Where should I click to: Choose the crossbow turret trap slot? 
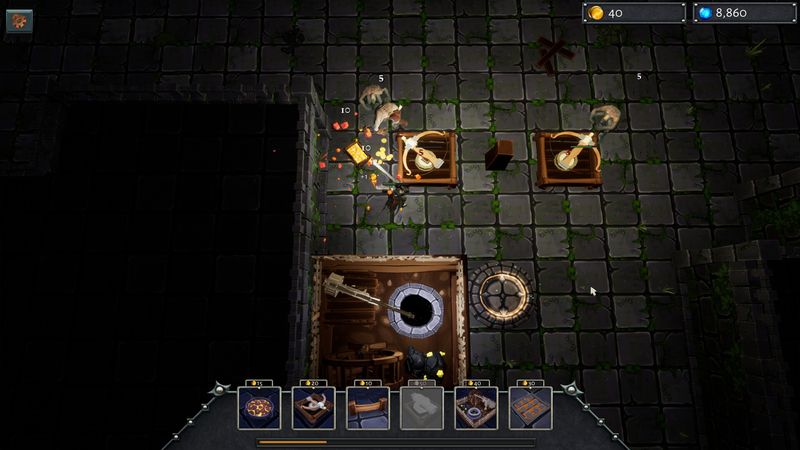tap(312, 409)
